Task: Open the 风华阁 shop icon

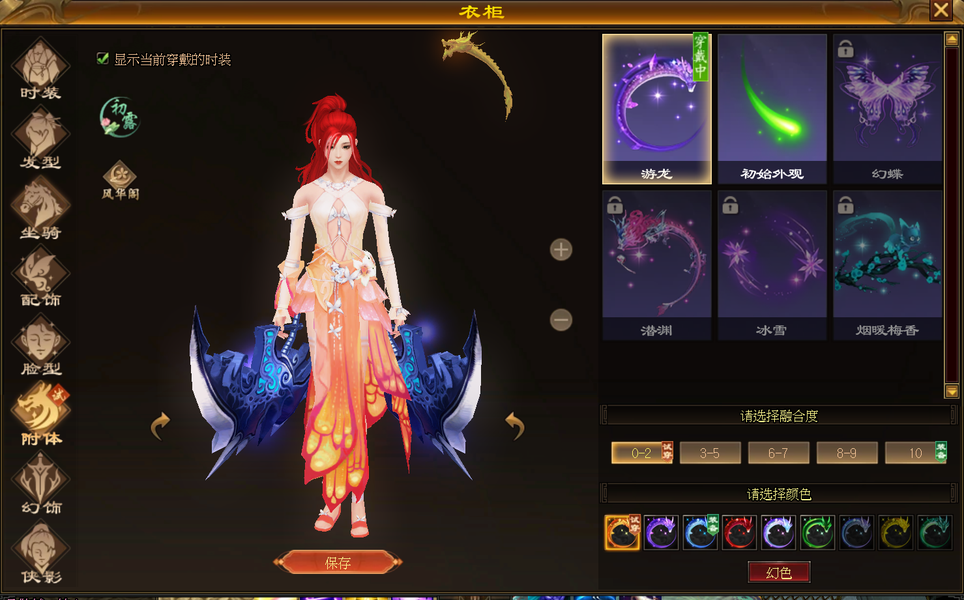Action: click(x=120, y=176)
